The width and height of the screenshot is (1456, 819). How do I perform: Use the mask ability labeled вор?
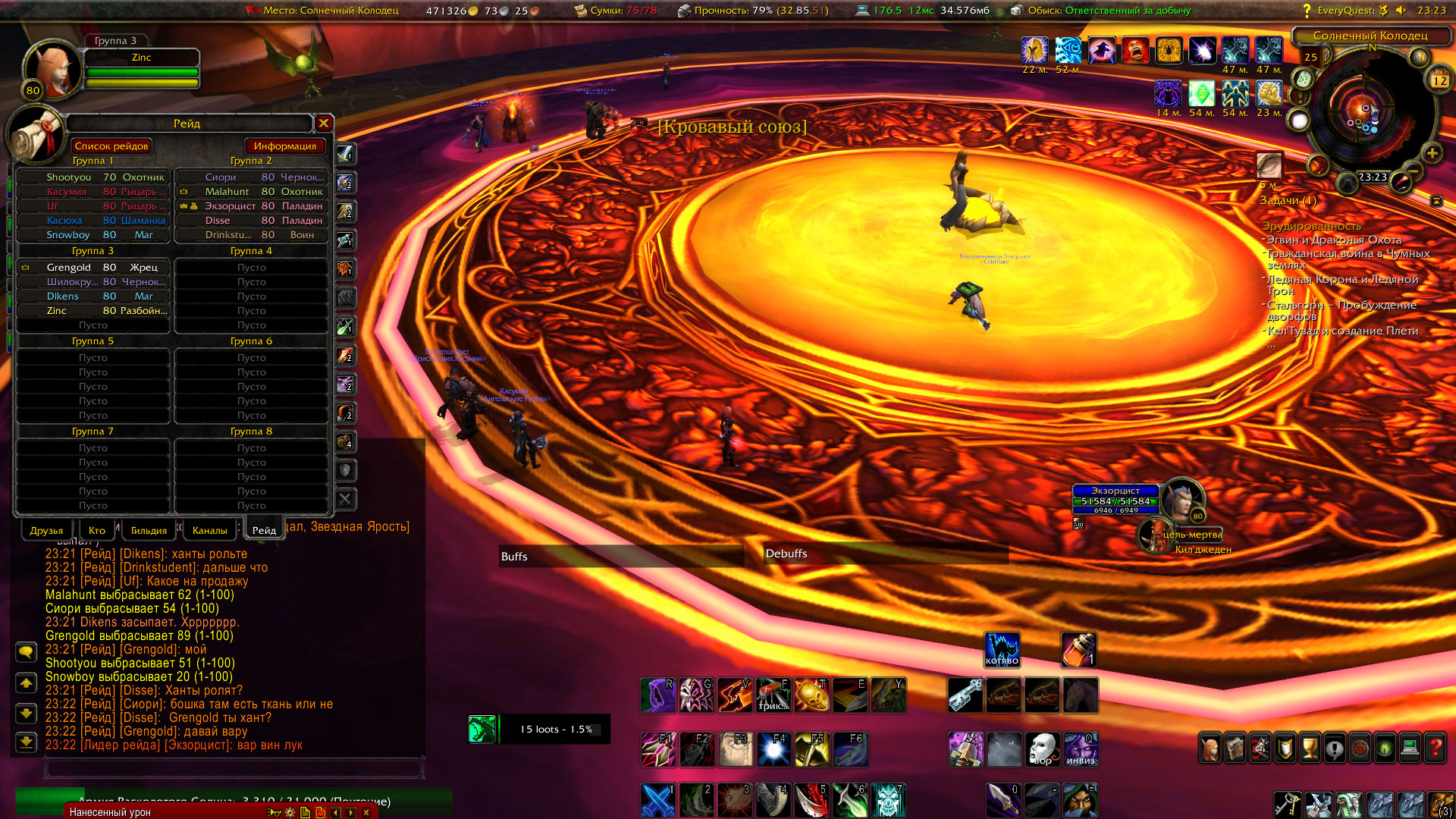click(1043, 749)
